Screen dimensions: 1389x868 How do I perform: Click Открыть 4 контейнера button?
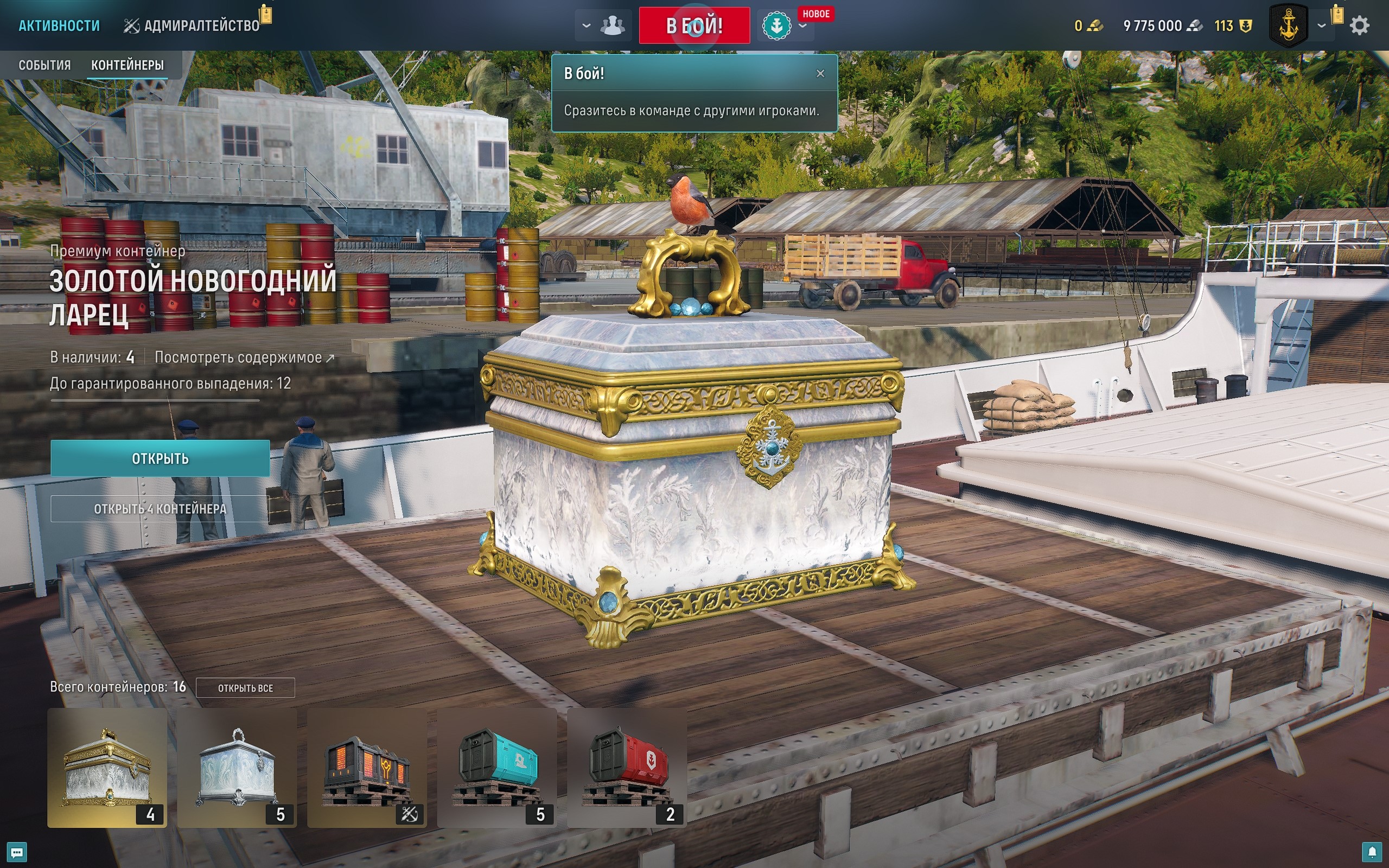(160, 509)
